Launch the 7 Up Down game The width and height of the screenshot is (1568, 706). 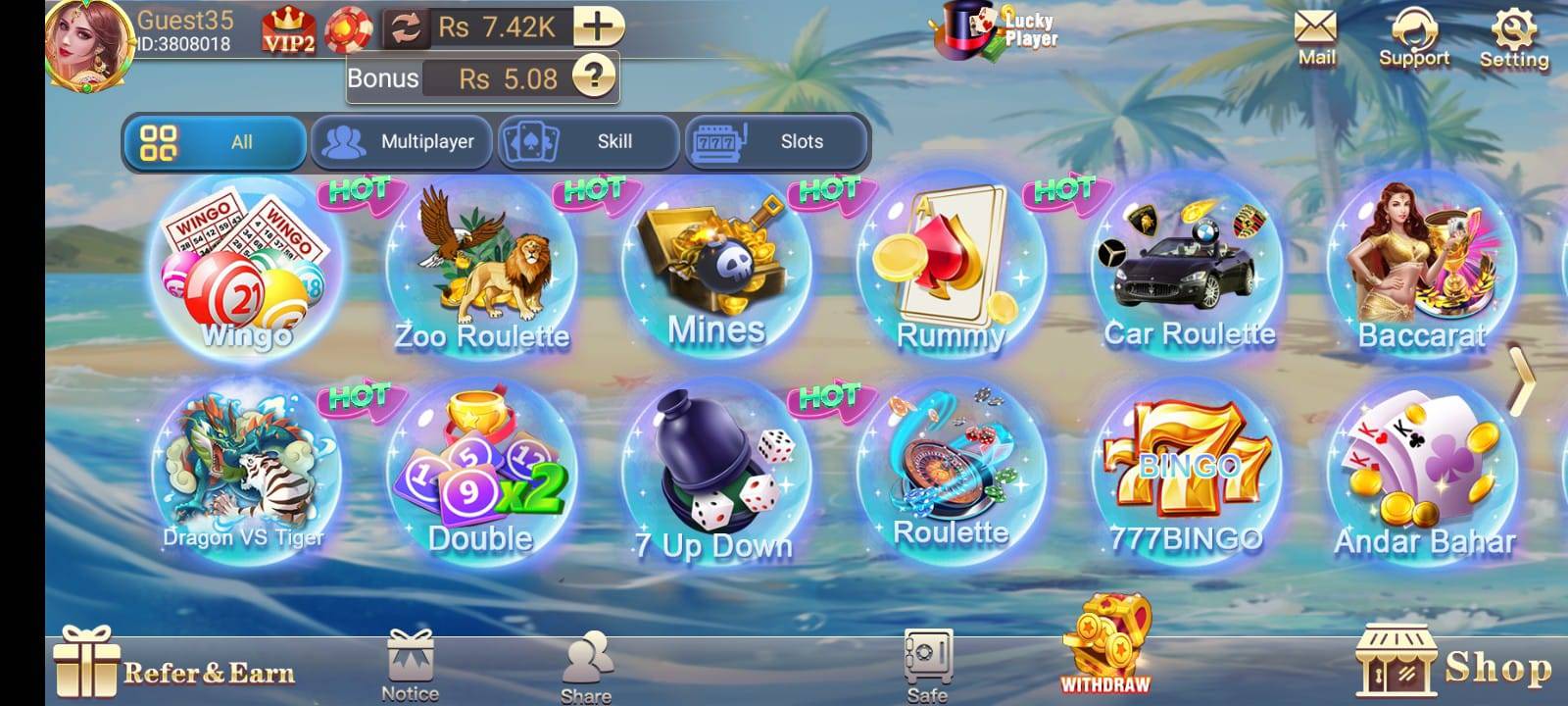point(715,471)
